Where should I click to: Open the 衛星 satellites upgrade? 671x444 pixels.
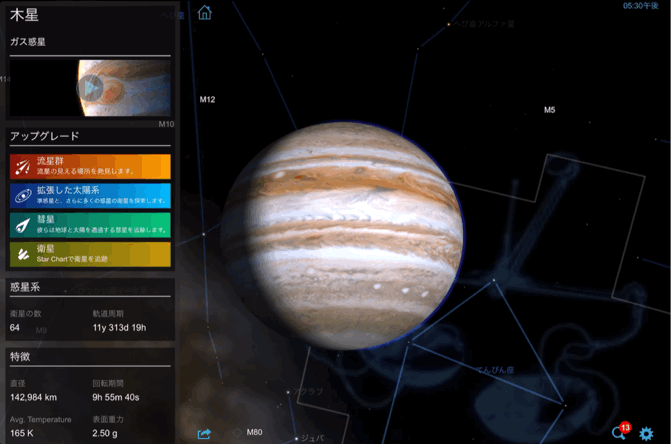(x=90, y=254)
